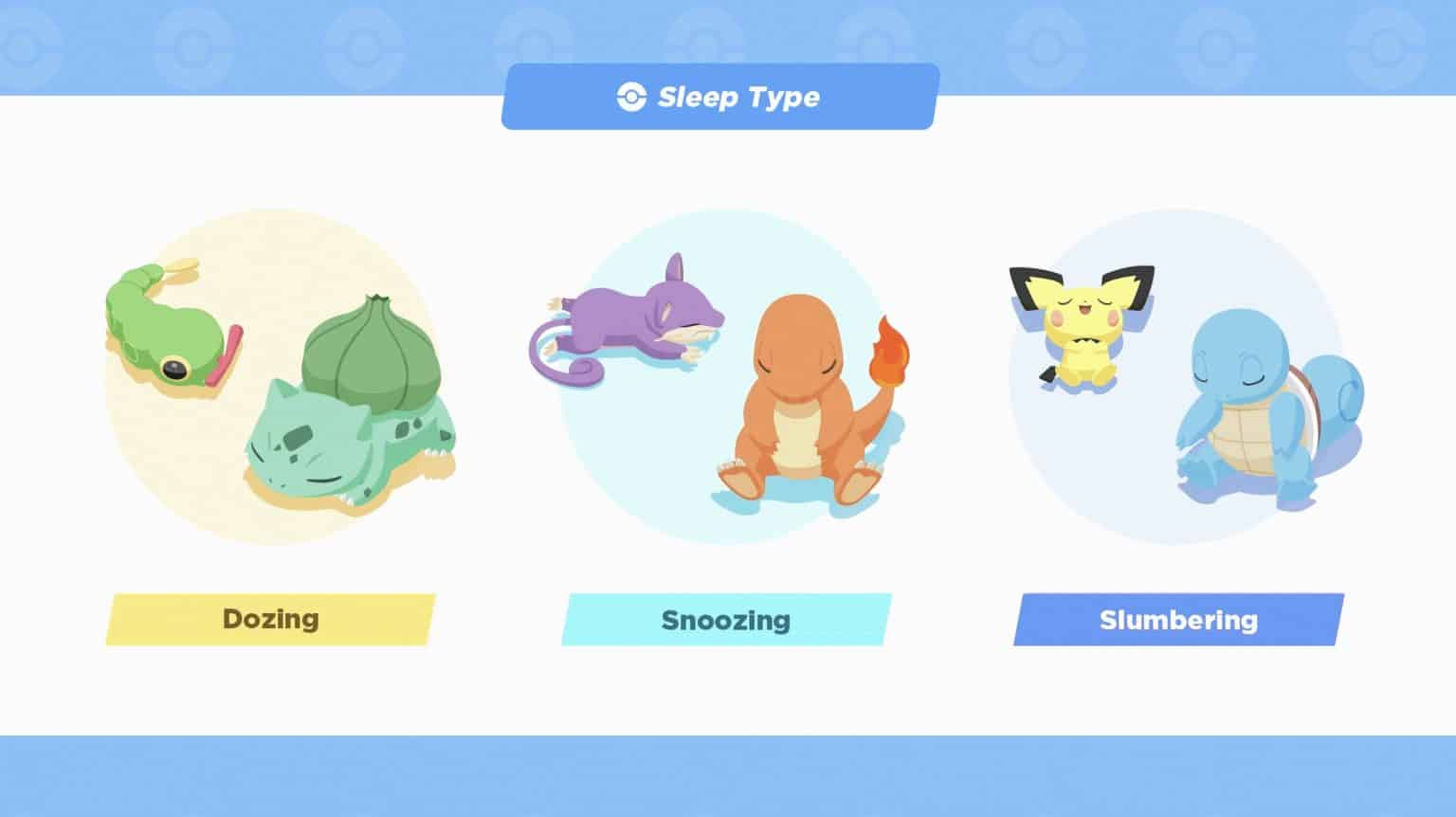Click the yellow Dozing label bar
This screenshot has width=1456, height=817.
pyautogui.click(x=270, y=619)
